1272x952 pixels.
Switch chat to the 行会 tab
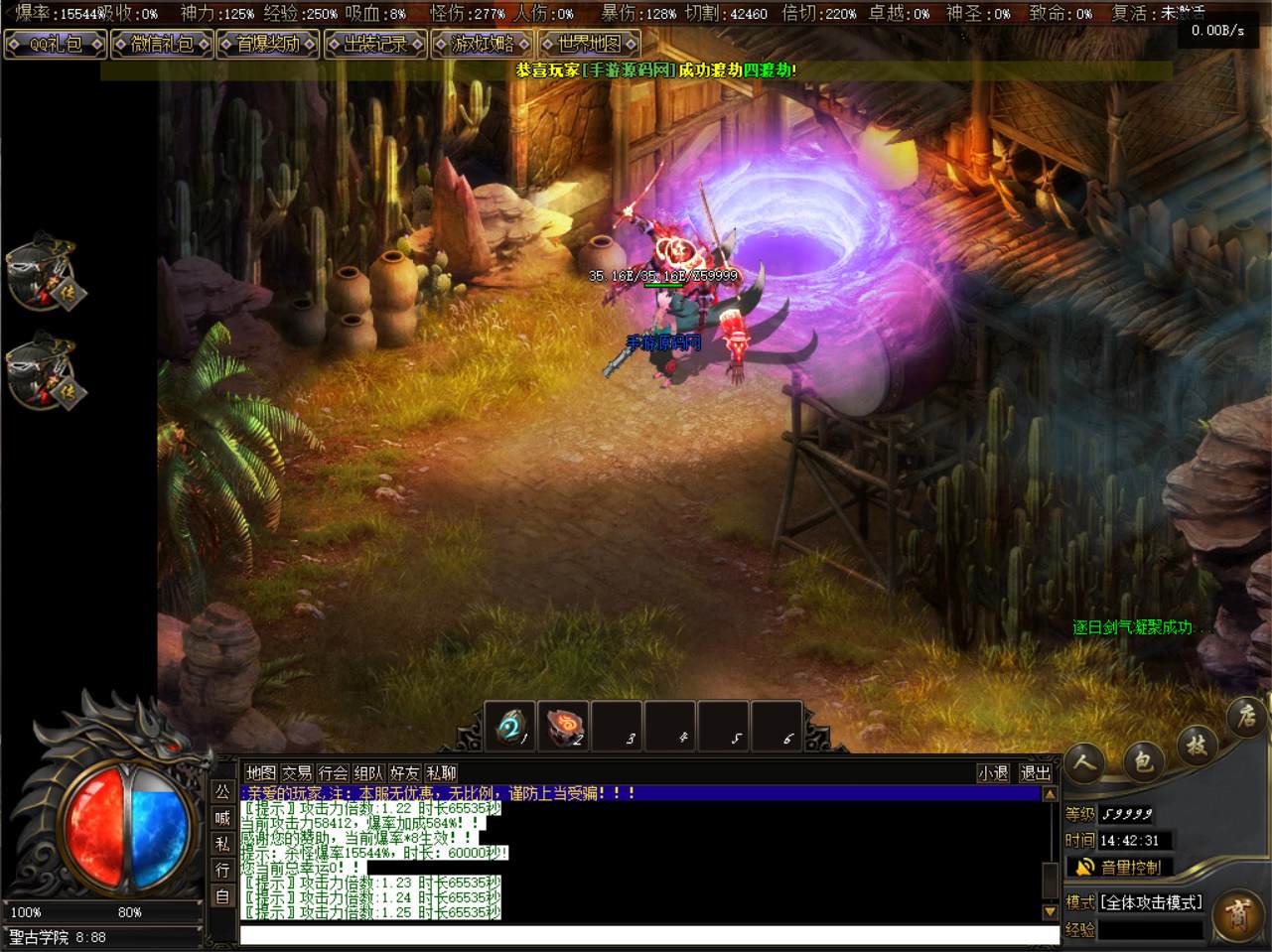[333, 773]
